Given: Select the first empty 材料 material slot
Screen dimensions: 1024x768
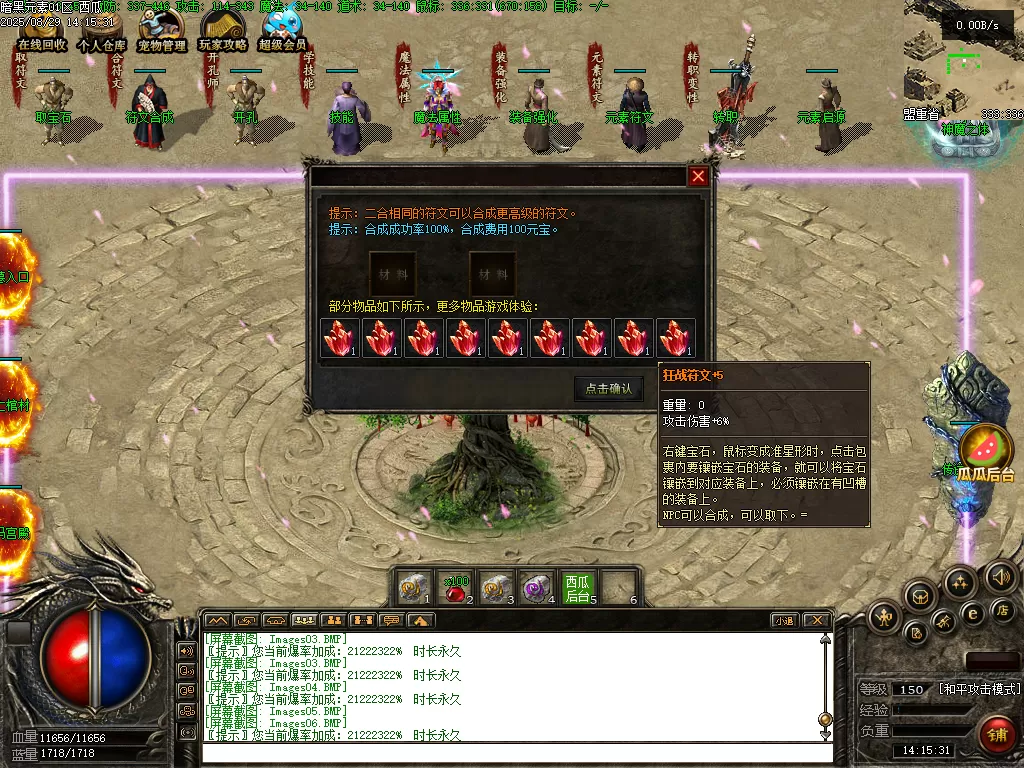Looking at the screenshot, I should coord(392,273).
